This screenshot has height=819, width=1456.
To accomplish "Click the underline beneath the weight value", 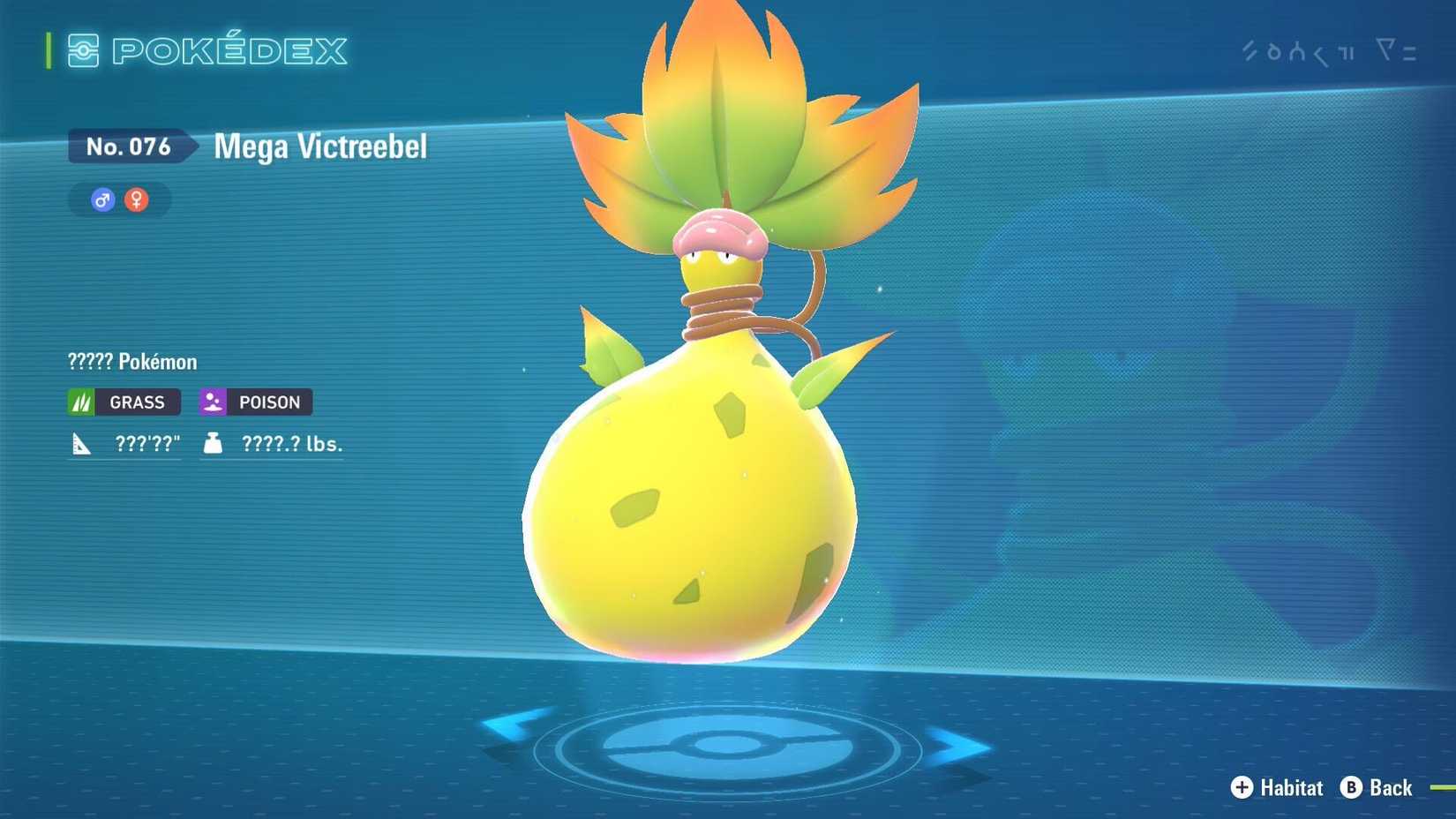I will 274,459.
